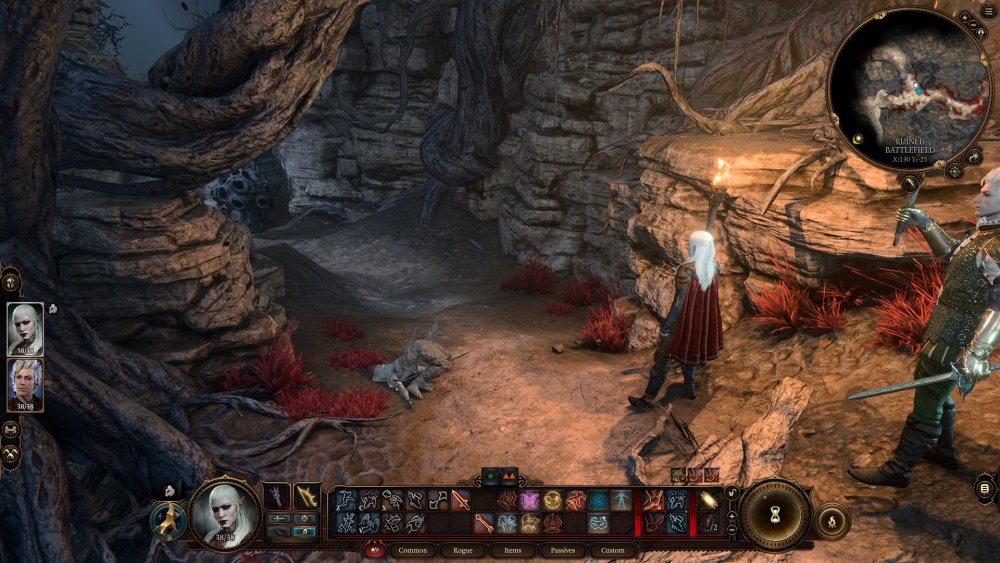The width and height of the screenshot is (1000, 563).
Task: Open the Items hotbar tab
Action: click(x=513, y=550)
